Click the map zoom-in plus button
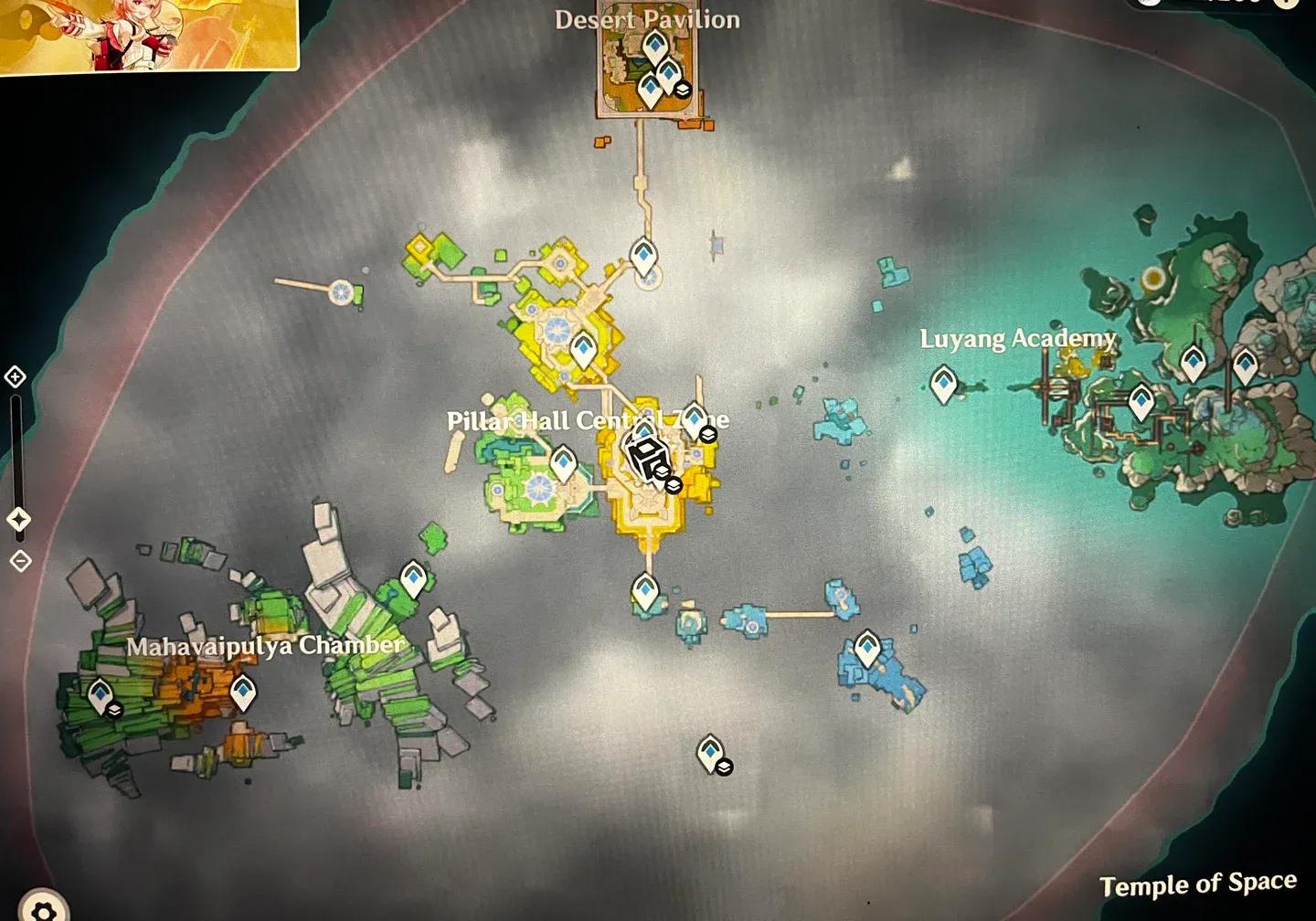 click(x=15, y=376)
